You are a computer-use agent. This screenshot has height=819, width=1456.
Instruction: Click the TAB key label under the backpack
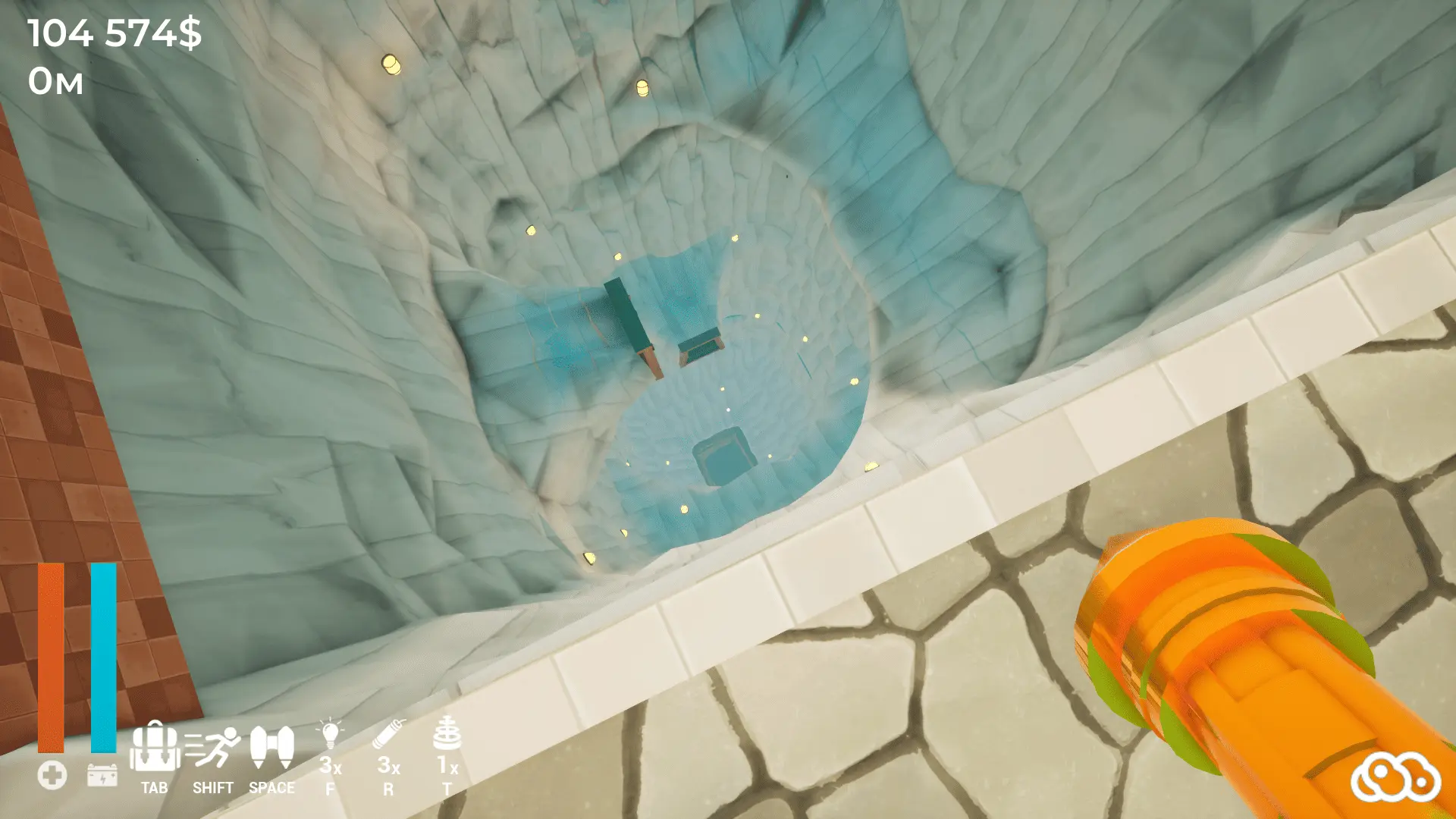(155, 789)
